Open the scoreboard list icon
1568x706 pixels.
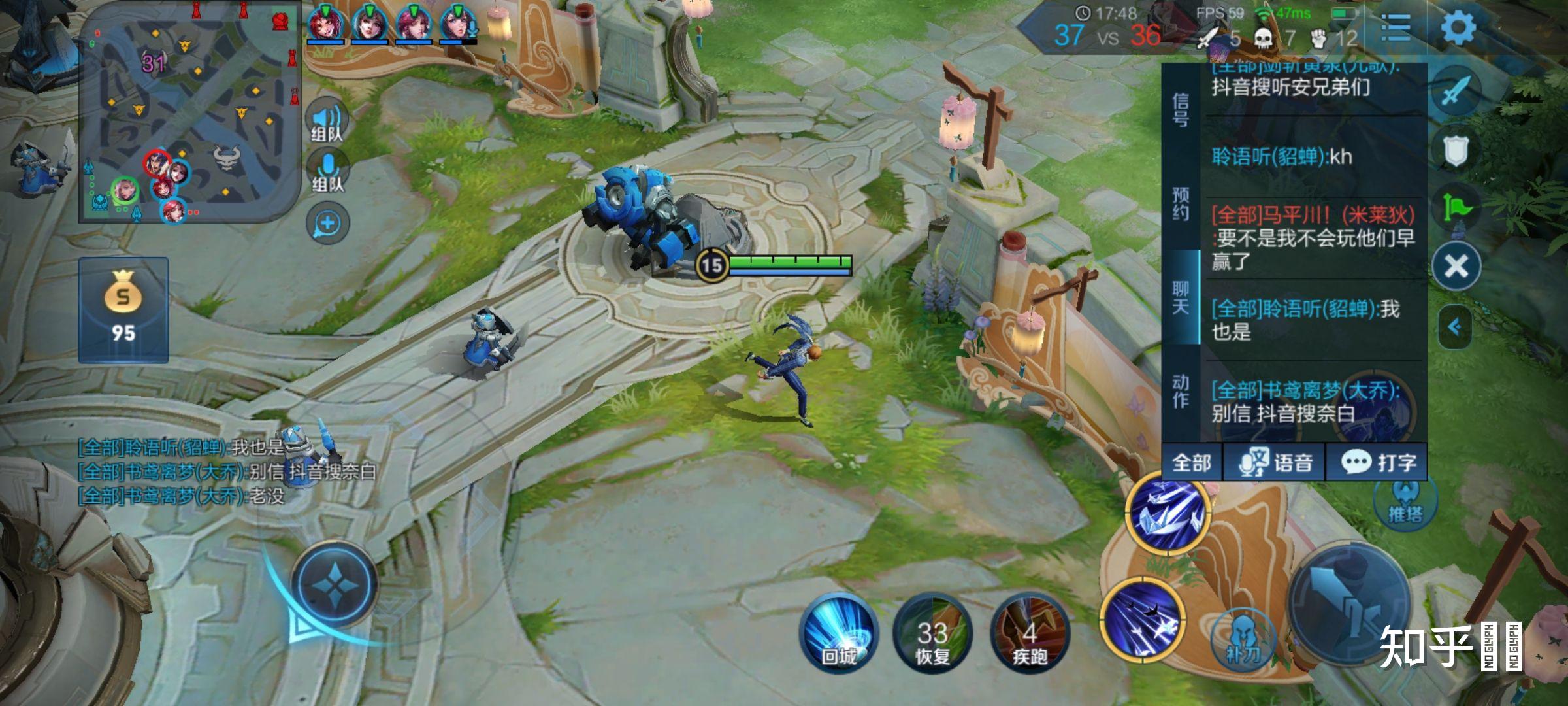(1396, 27)
